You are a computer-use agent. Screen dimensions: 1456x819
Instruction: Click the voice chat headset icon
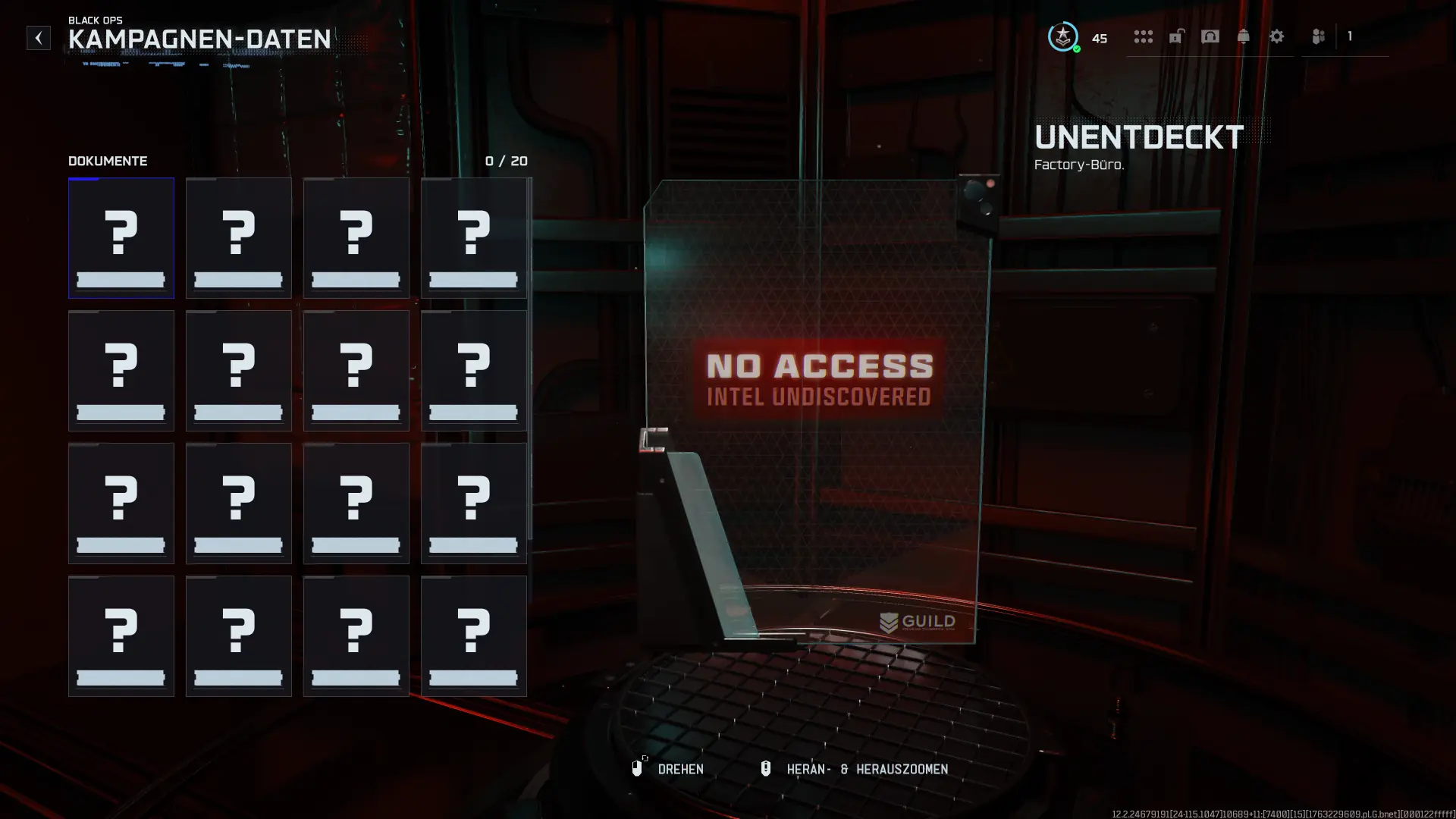pyautogui.click(x=1210, y=36)
